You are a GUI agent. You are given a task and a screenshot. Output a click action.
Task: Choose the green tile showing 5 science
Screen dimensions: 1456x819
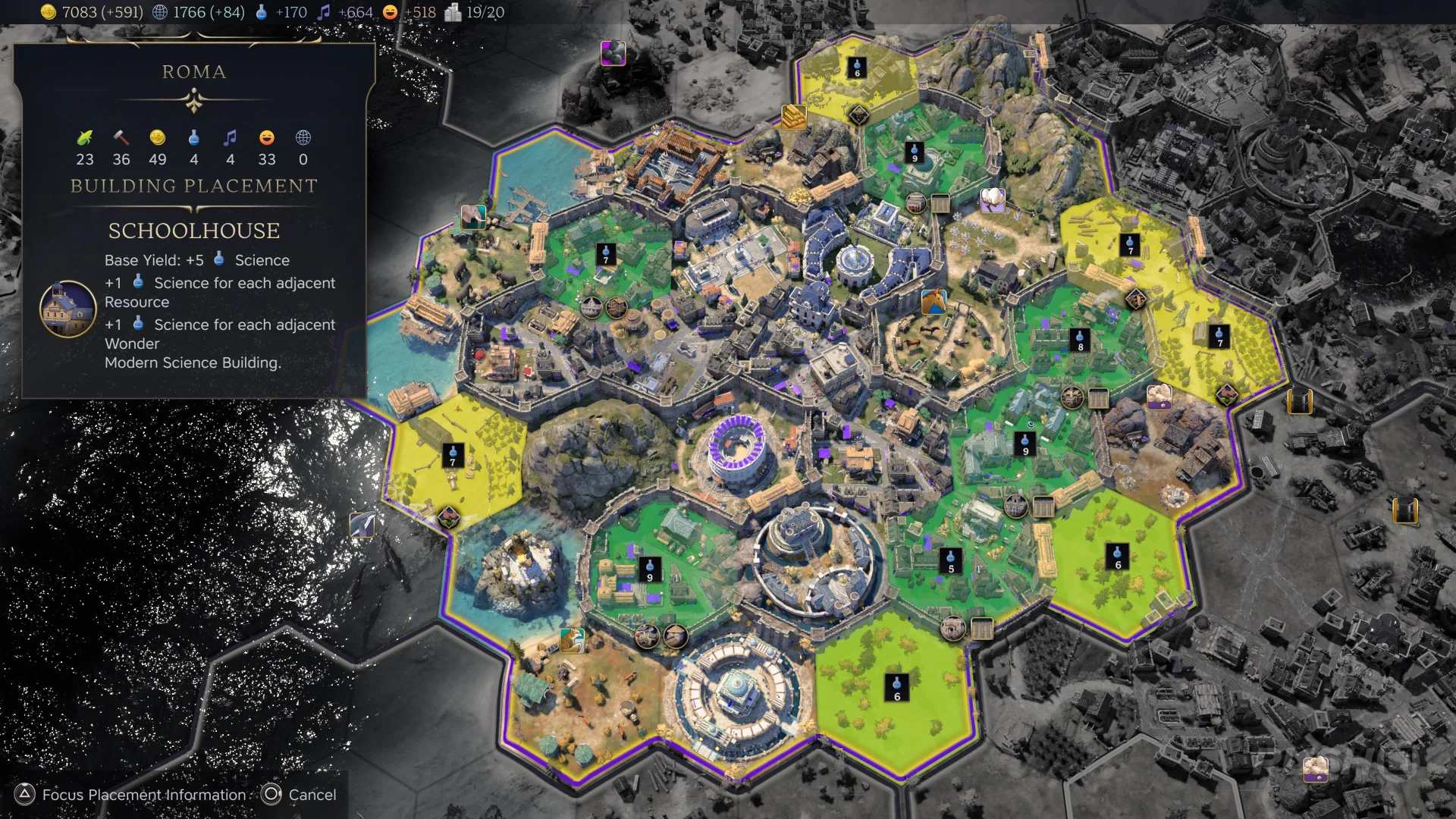(951, 561)
